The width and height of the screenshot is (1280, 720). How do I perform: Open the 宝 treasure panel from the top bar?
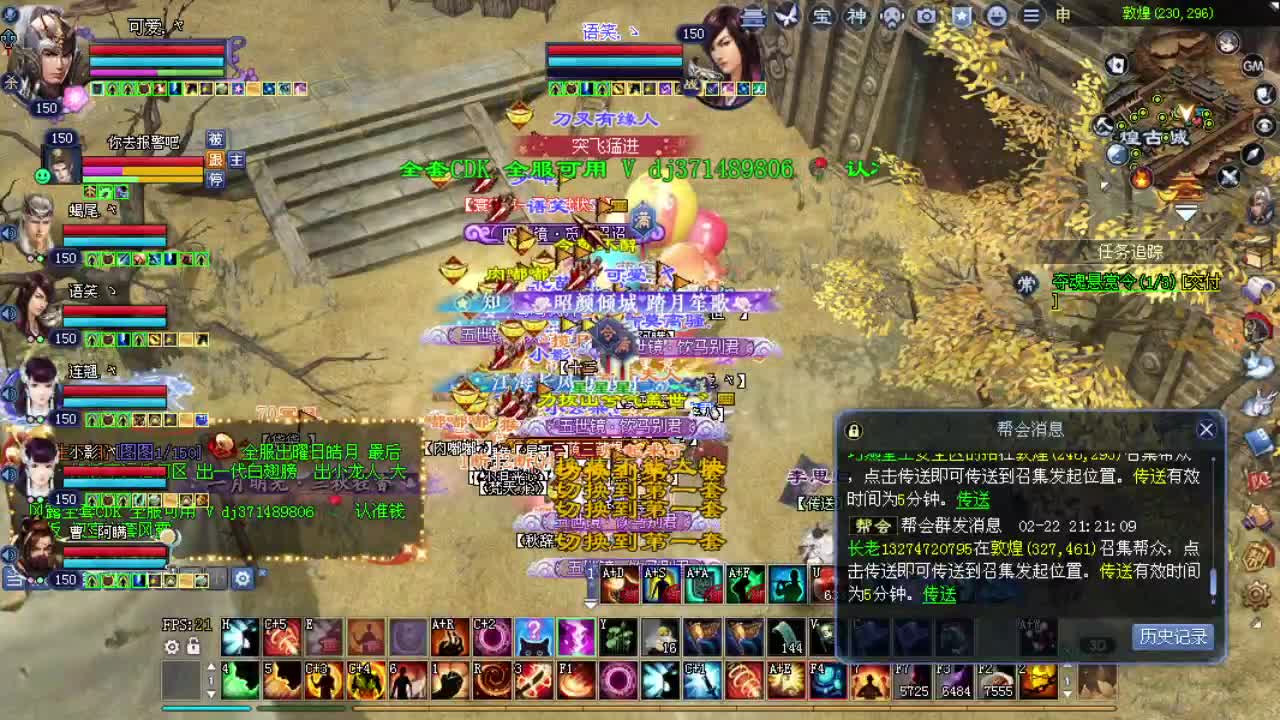[x=823, y=17]
